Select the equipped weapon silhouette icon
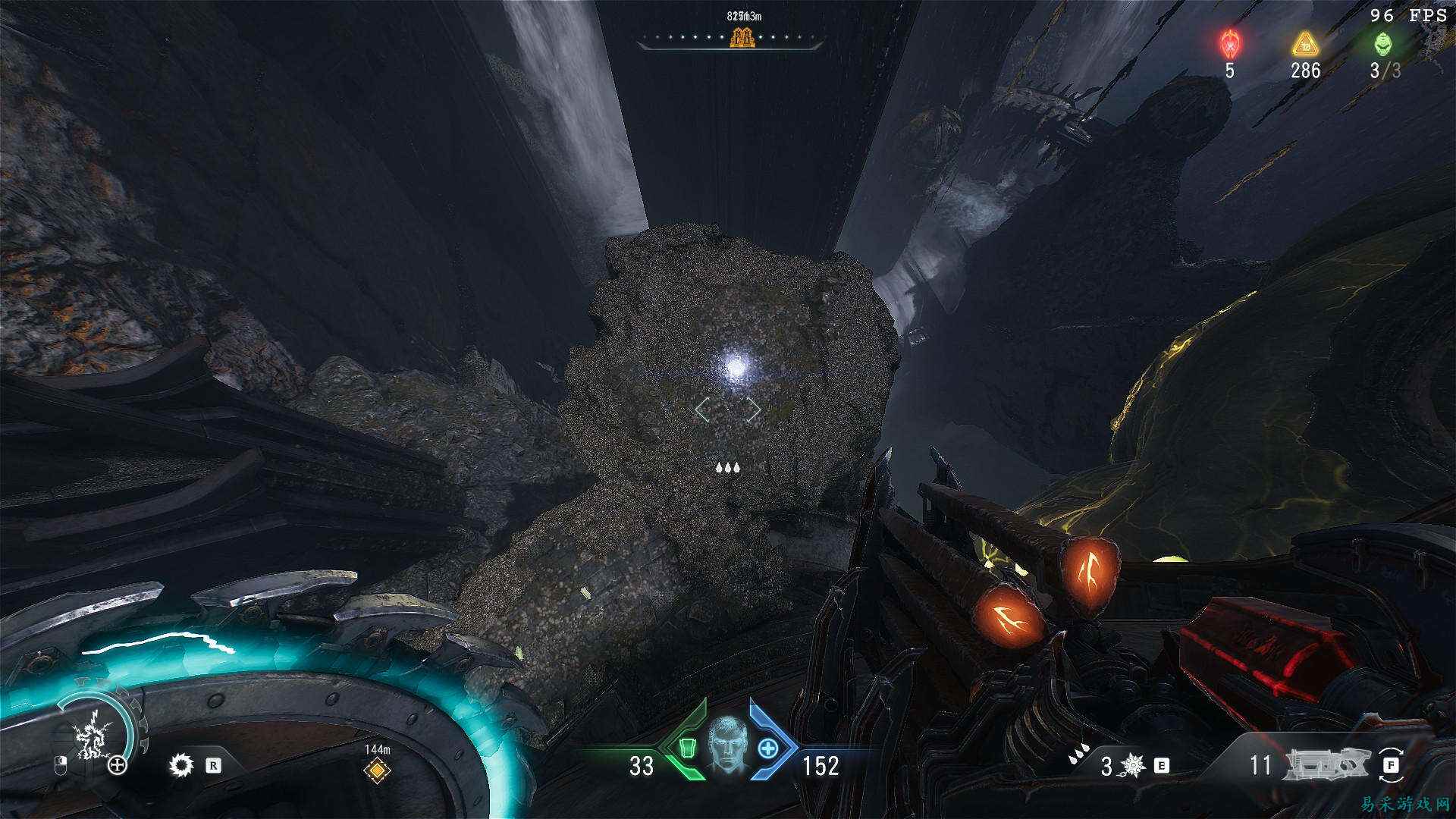The image size is (1456, 819). click(1328, 765)
